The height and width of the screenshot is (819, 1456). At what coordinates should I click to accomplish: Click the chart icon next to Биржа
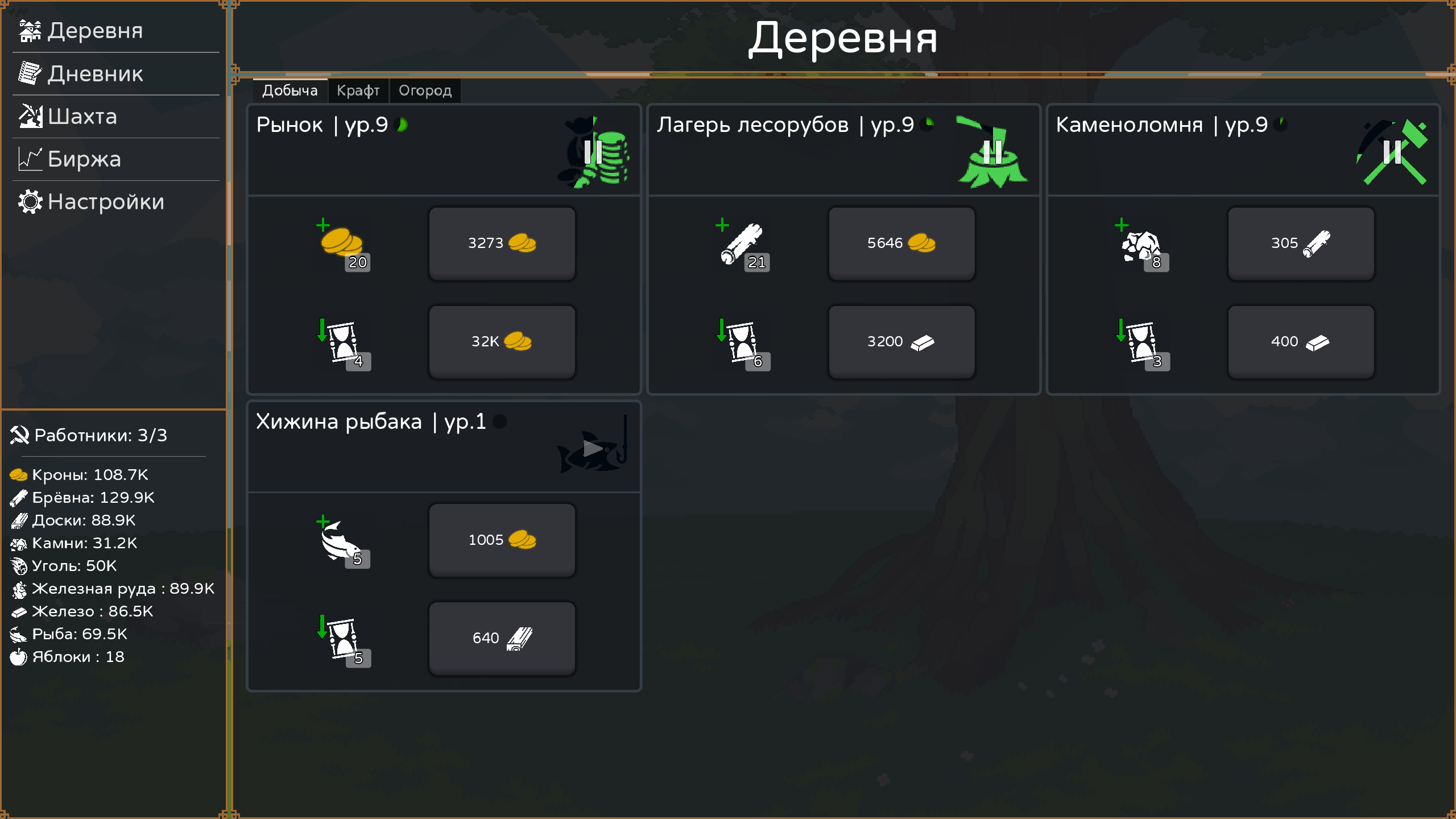point(30,159)
